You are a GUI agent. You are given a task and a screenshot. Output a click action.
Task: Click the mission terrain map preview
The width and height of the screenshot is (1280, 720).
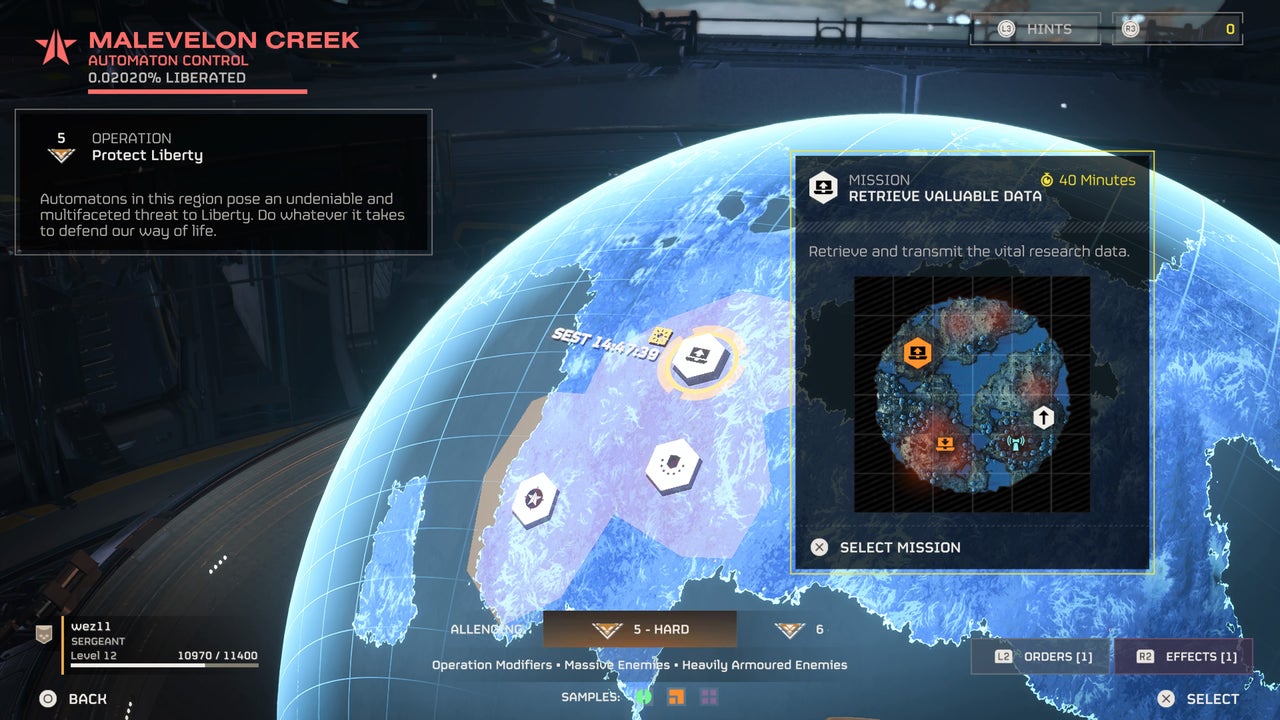pyautogui.click(x=972, y=395)
